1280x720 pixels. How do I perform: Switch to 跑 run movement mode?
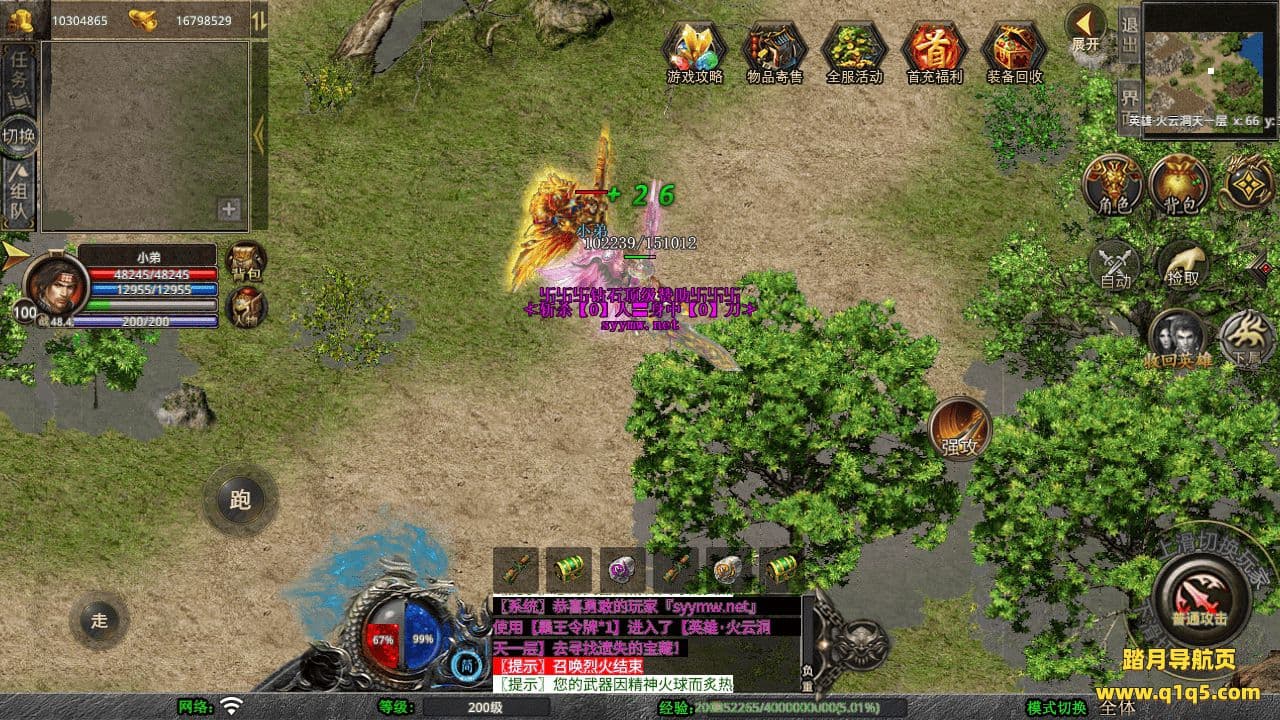coord(240,499)
